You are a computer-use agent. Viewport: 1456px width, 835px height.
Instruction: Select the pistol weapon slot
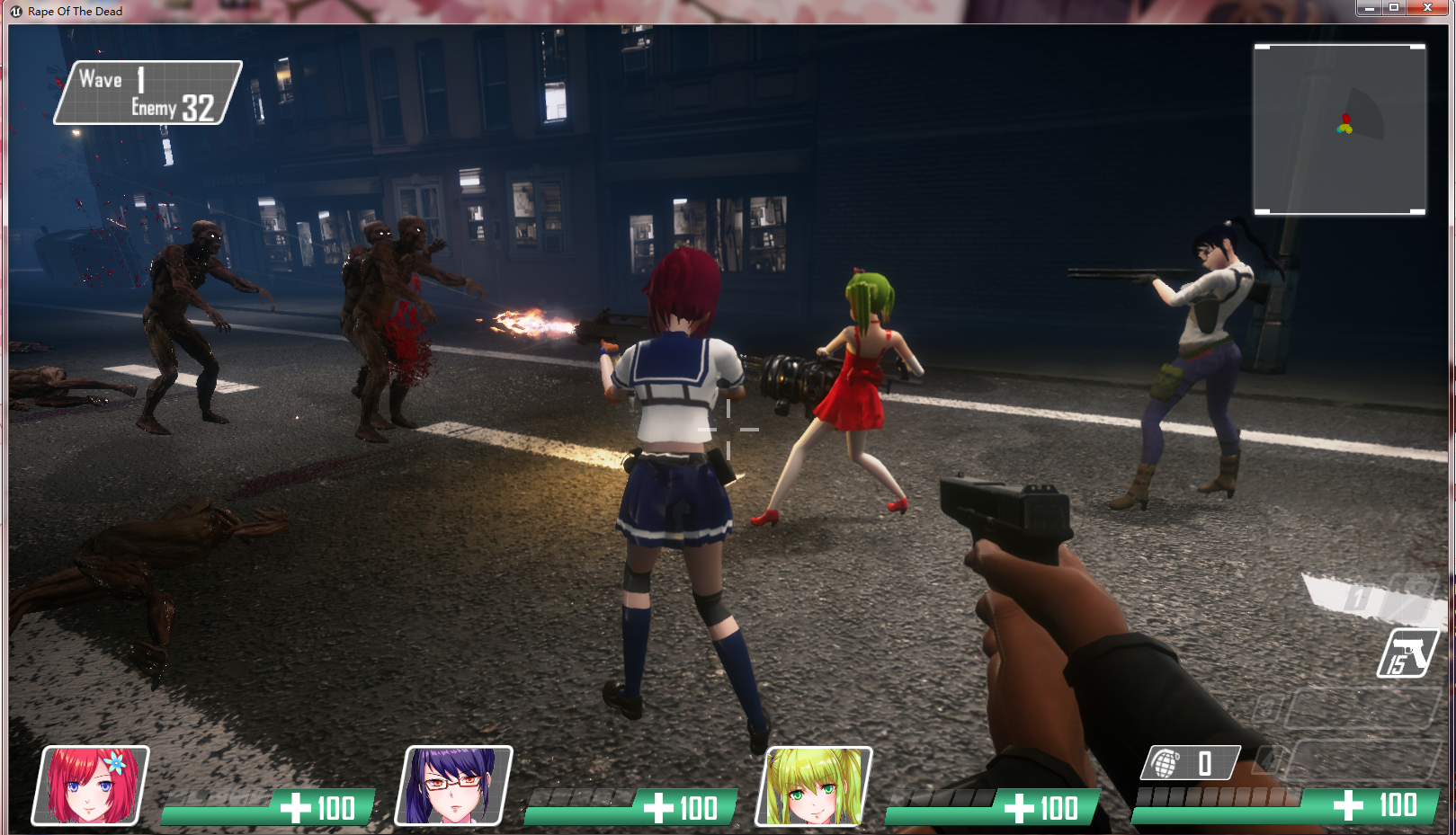(1407, 653)
